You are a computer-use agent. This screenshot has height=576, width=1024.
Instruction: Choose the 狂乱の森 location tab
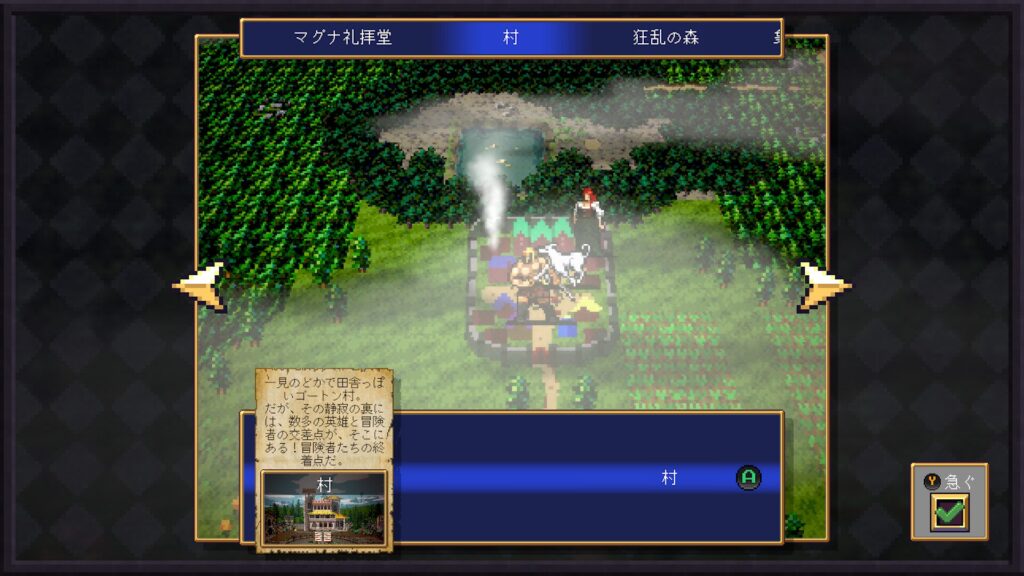(665, 38)
